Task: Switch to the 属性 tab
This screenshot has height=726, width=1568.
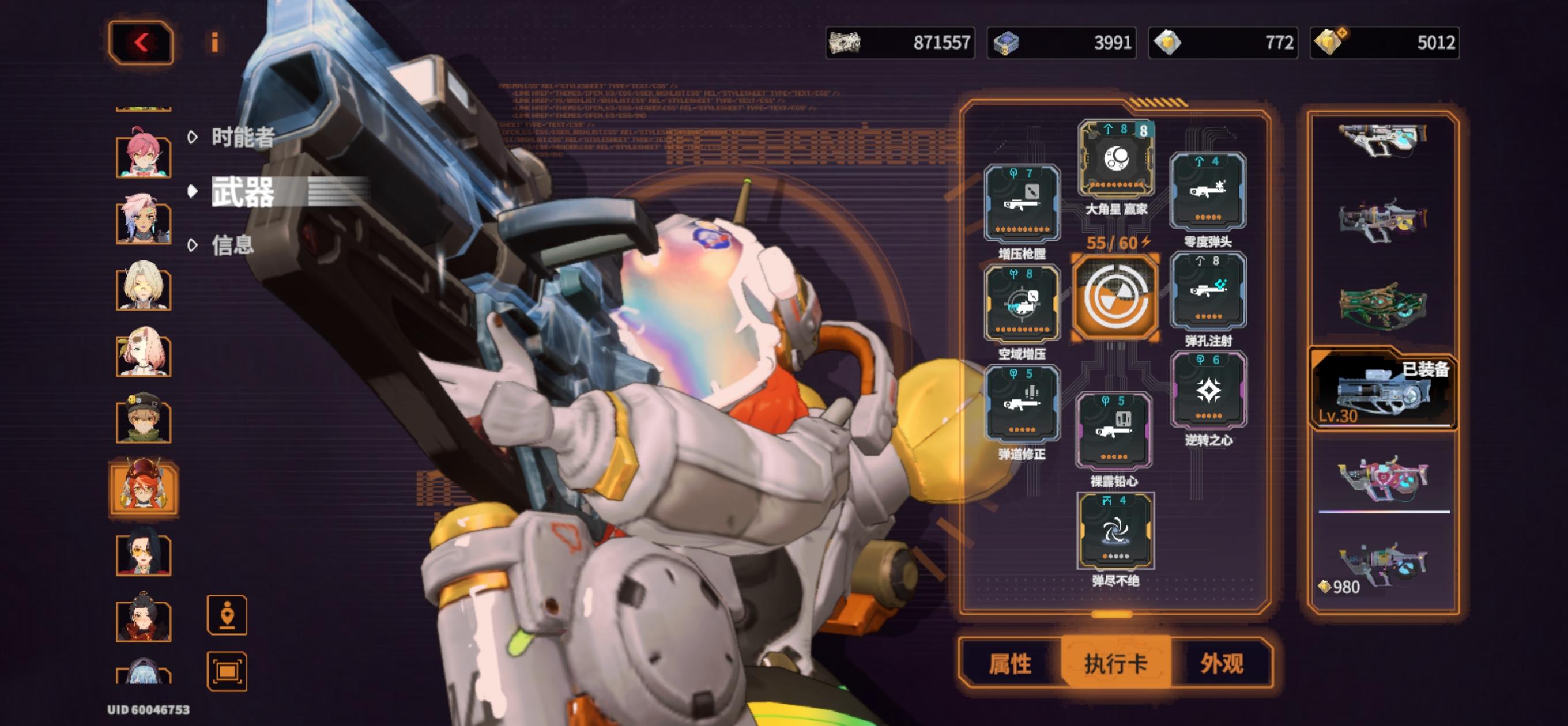Action: click(1010, 663)
